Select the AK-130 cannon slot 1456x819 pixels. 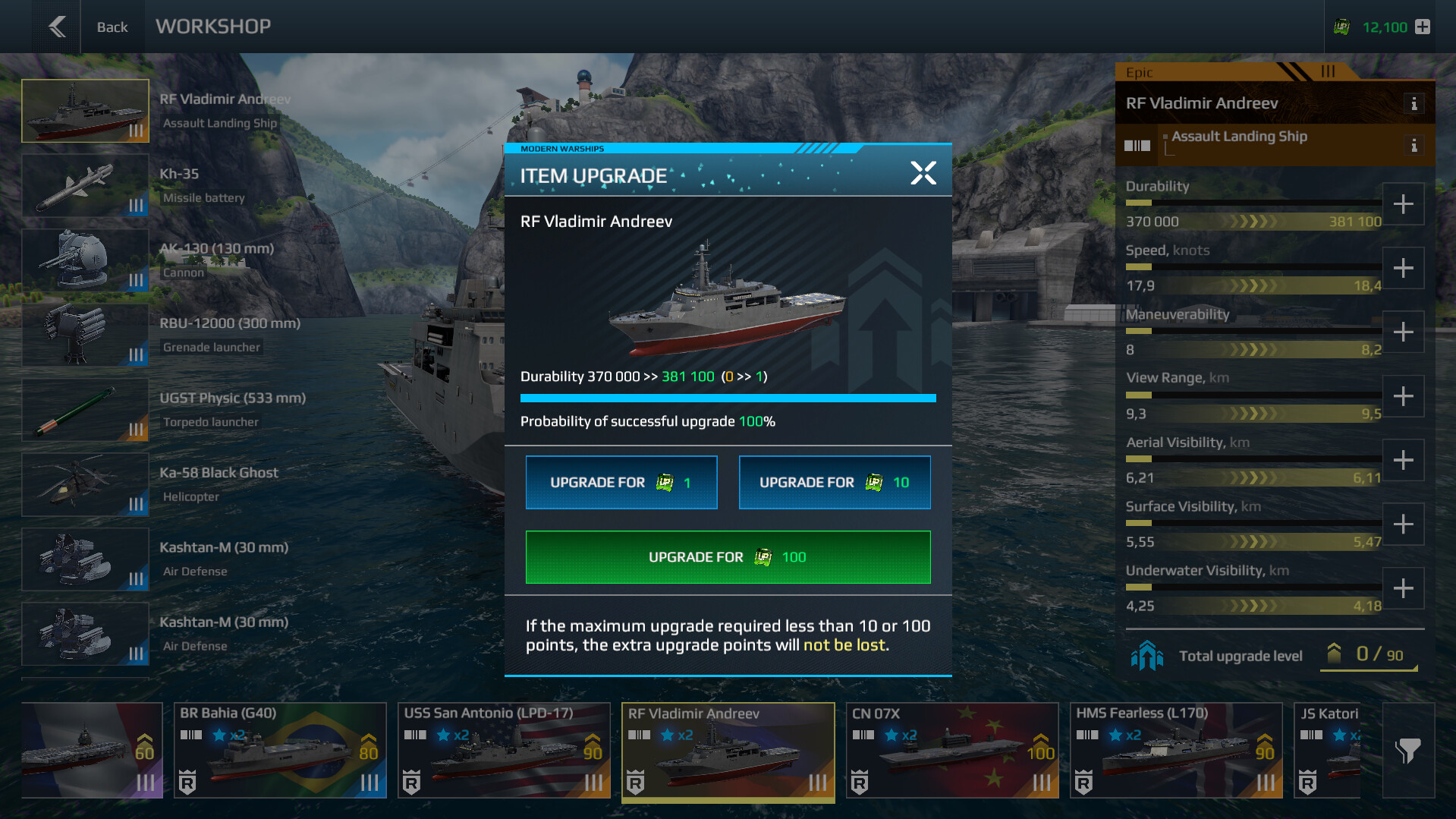click(85, 260)
